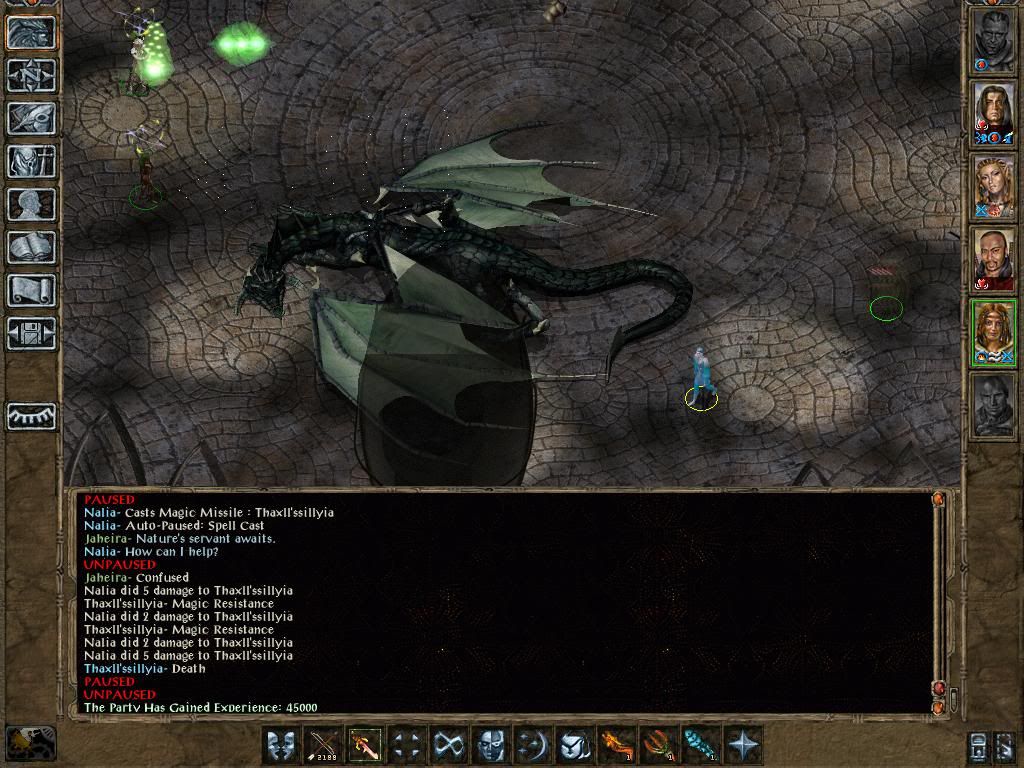Open the journal quill icon

point(31,117)
